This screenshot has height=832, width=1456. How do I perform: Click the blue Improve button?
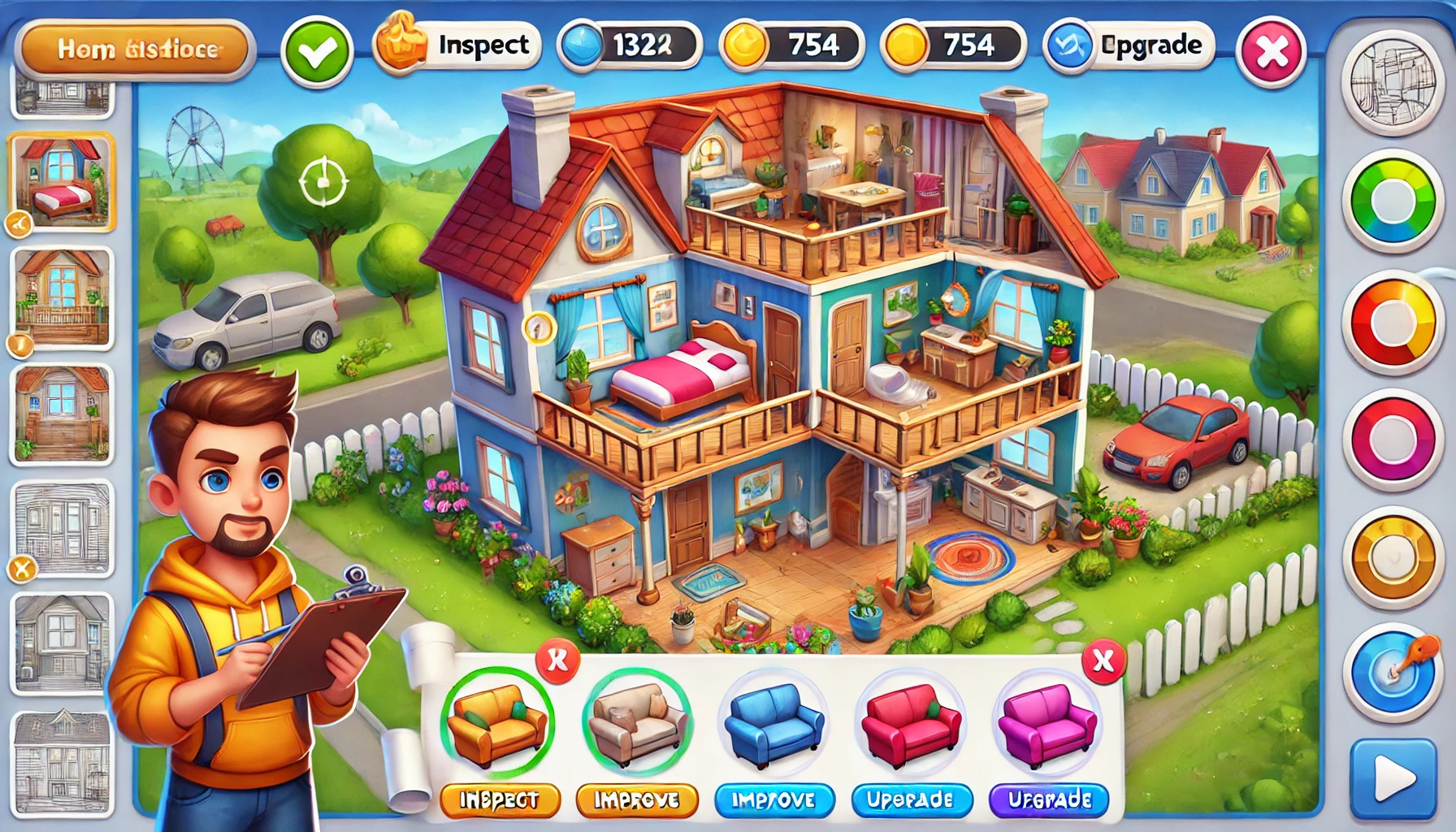tap(773, 800)
